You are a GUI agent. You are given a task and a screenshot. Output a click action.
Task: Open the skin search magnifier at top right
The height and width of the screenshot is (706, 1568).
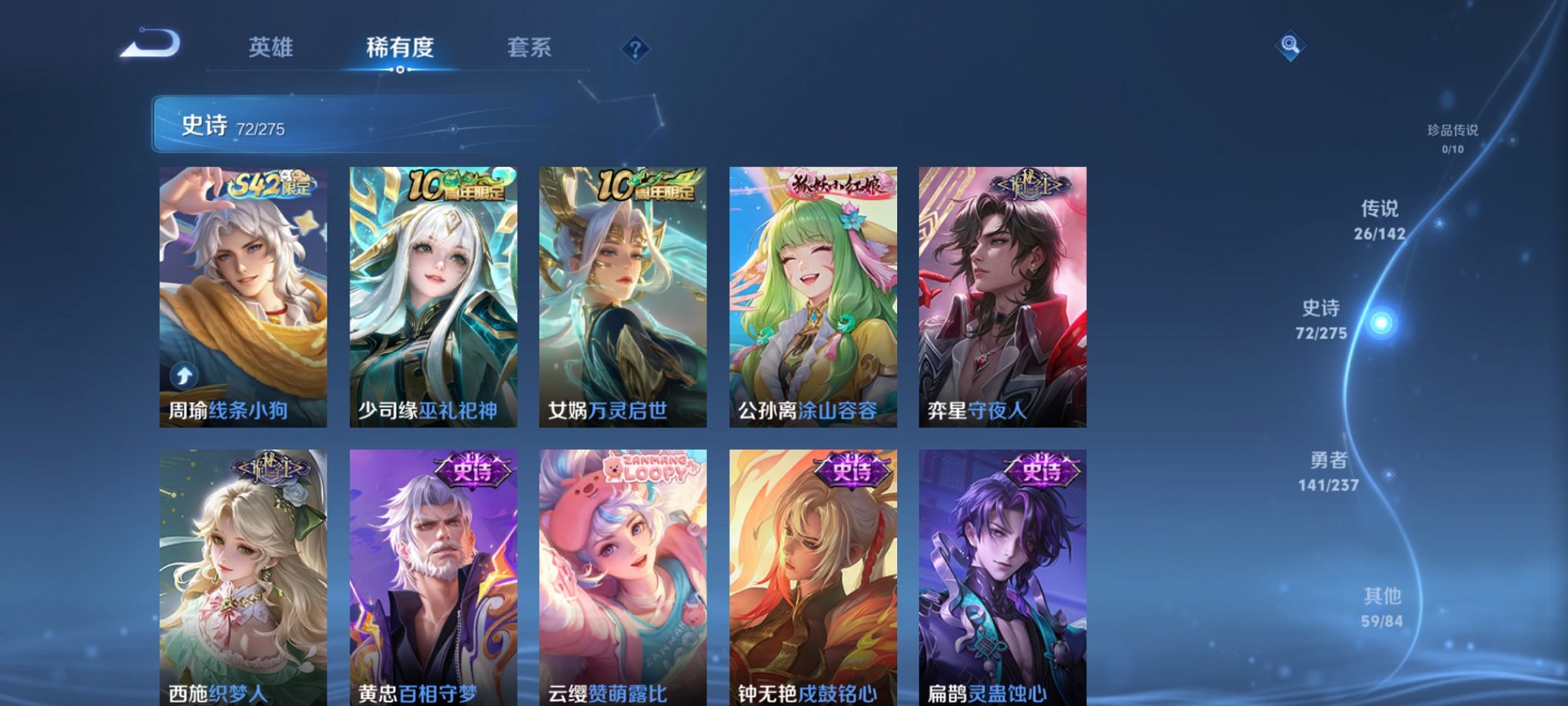coord(1290,44)
